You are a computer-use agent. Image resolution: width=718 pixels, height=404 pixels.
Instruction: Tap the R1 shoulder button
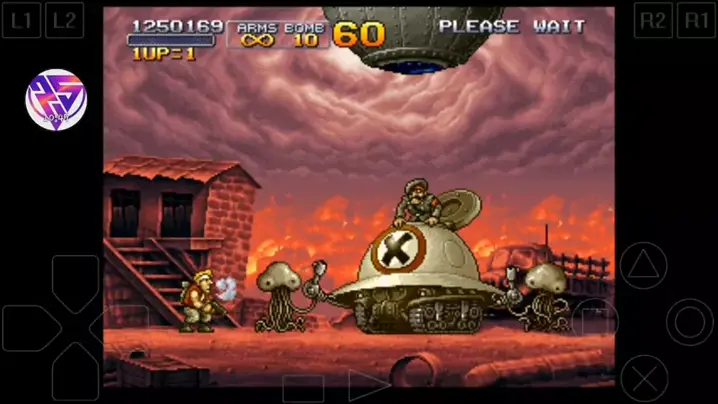point(695,19)
